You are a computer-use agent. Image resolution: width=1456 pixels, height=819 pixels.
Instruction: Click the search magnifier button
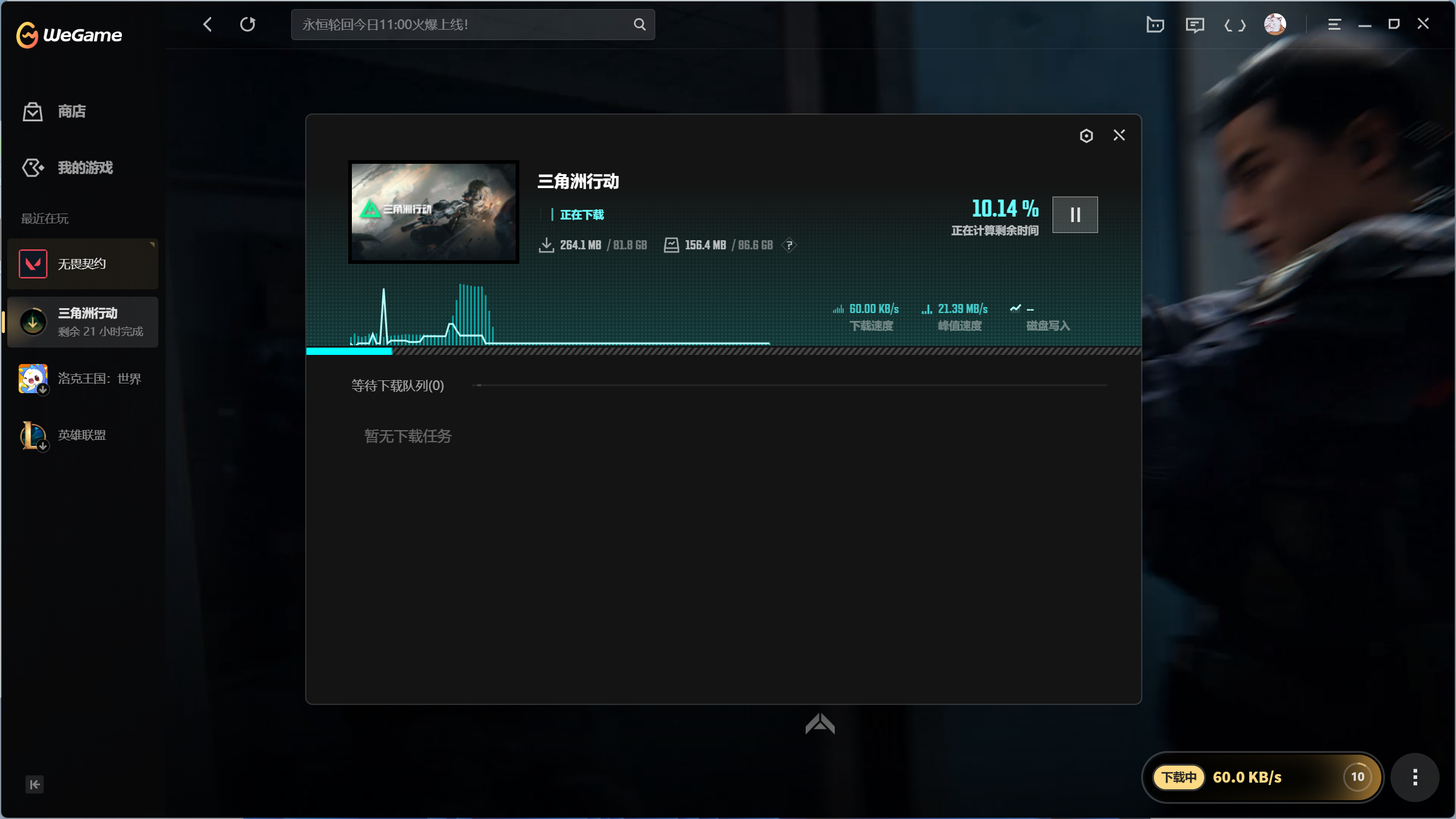(x=639, y=24)
